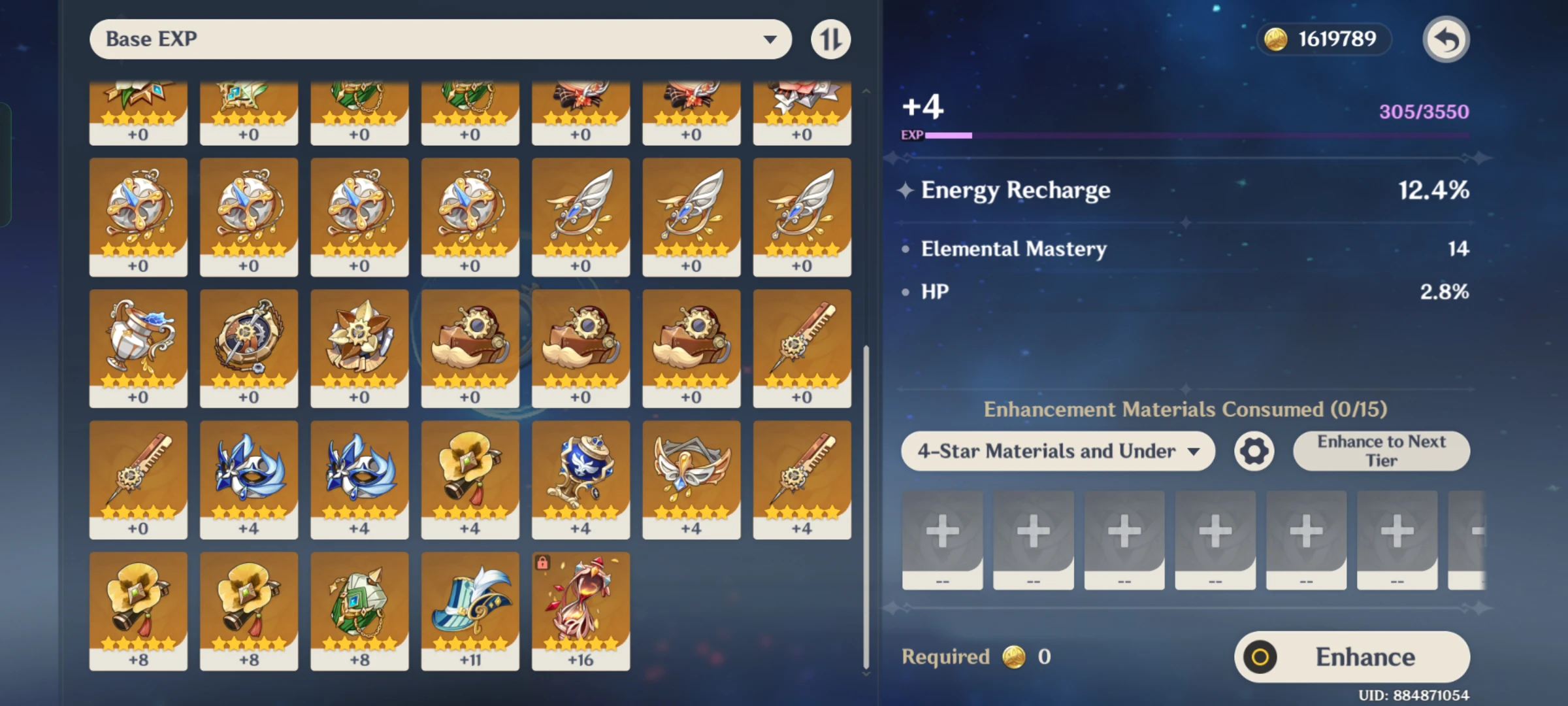Select the +8 green gemstone artifact

pos(359,611)
